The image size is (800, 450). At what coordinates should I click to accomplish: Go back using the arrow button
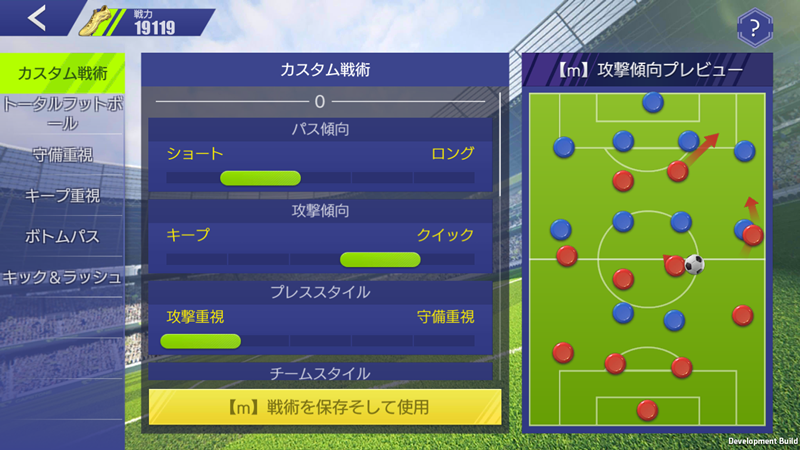38,18
